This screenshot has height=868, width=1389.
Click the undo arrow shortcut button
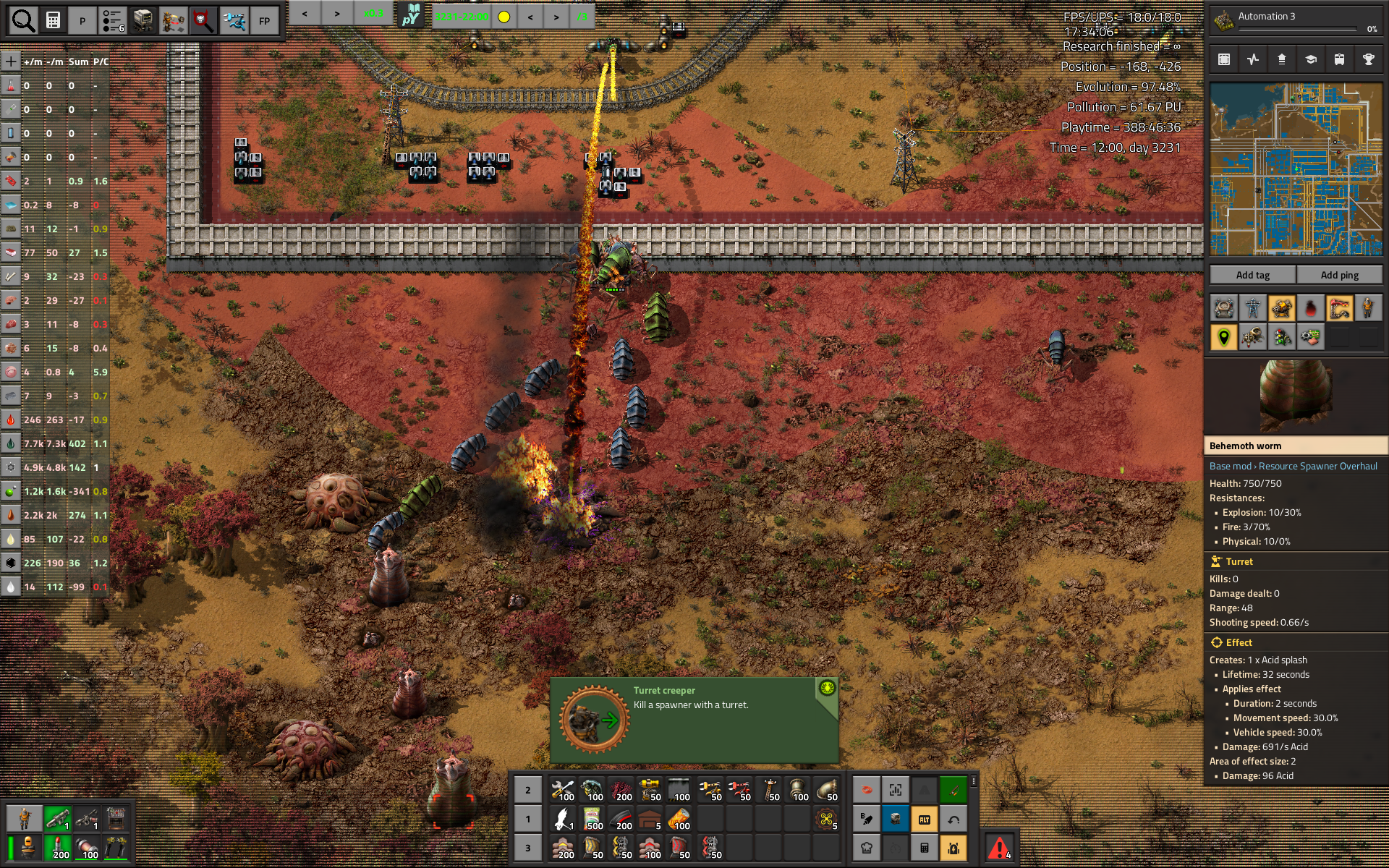[953, 819]
